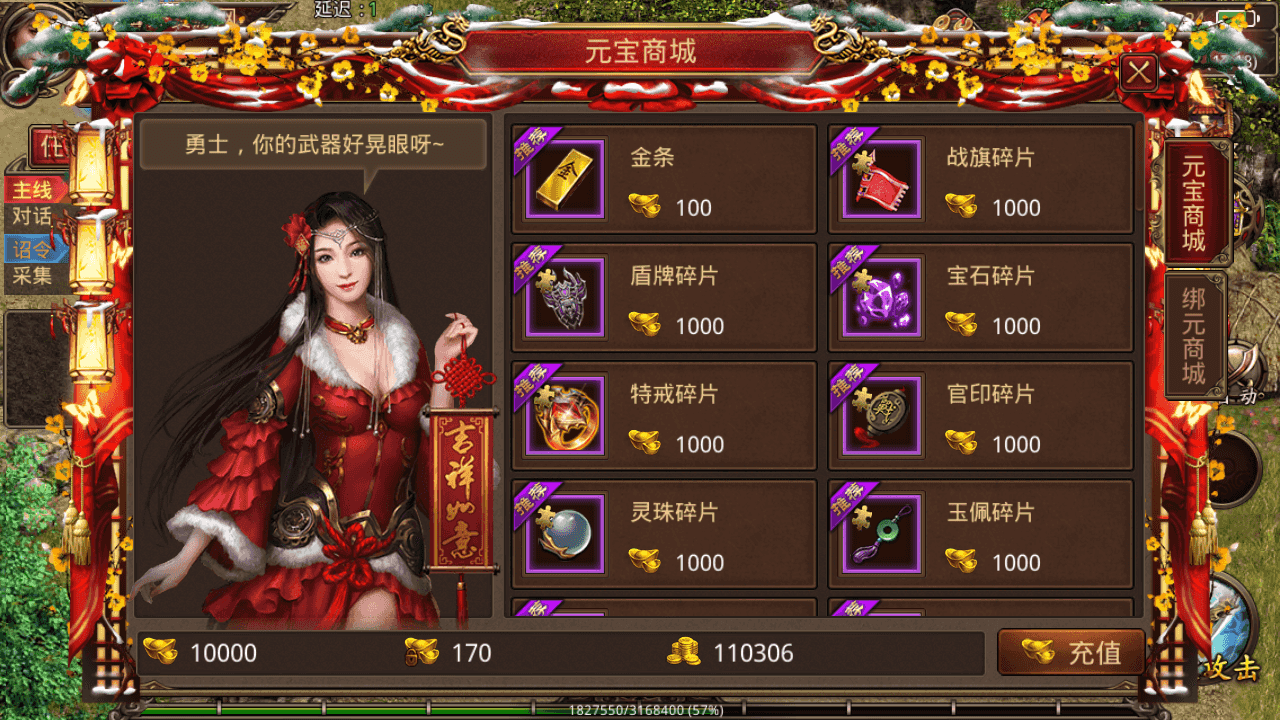Select the 盾牌碎片 shield fragment icon
This screenshot has width=1280, height=720.
pos(564,296)
